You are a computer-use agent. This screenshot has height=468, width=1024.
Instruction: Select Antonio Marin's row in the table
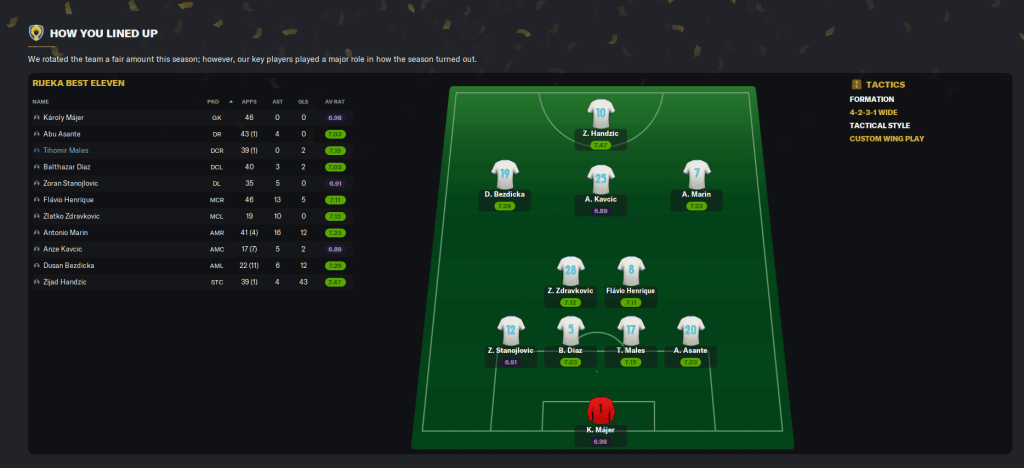(x=65, y=233)
